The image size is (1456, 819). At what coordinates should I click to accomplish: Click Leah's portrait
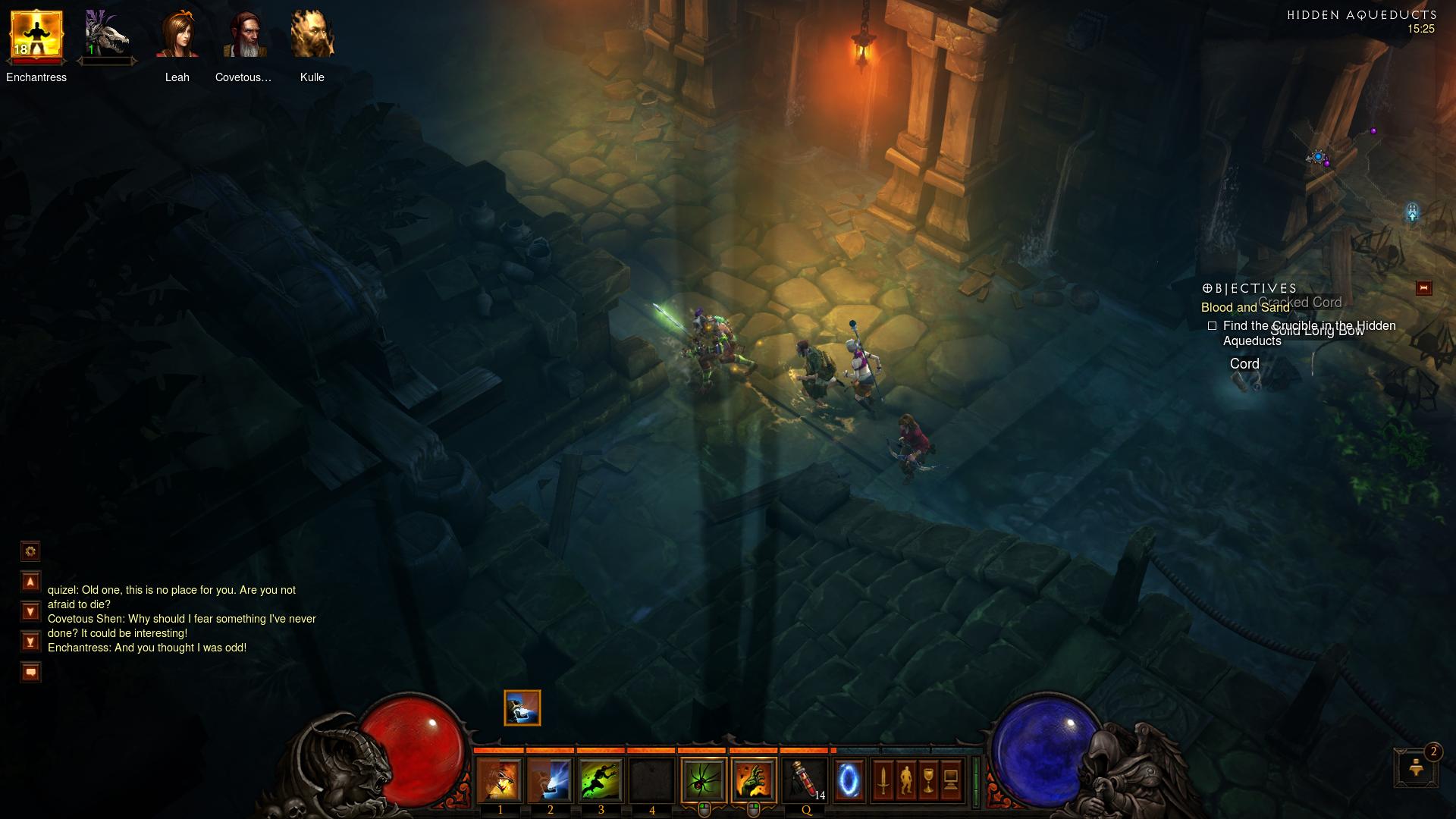(177, 36)
